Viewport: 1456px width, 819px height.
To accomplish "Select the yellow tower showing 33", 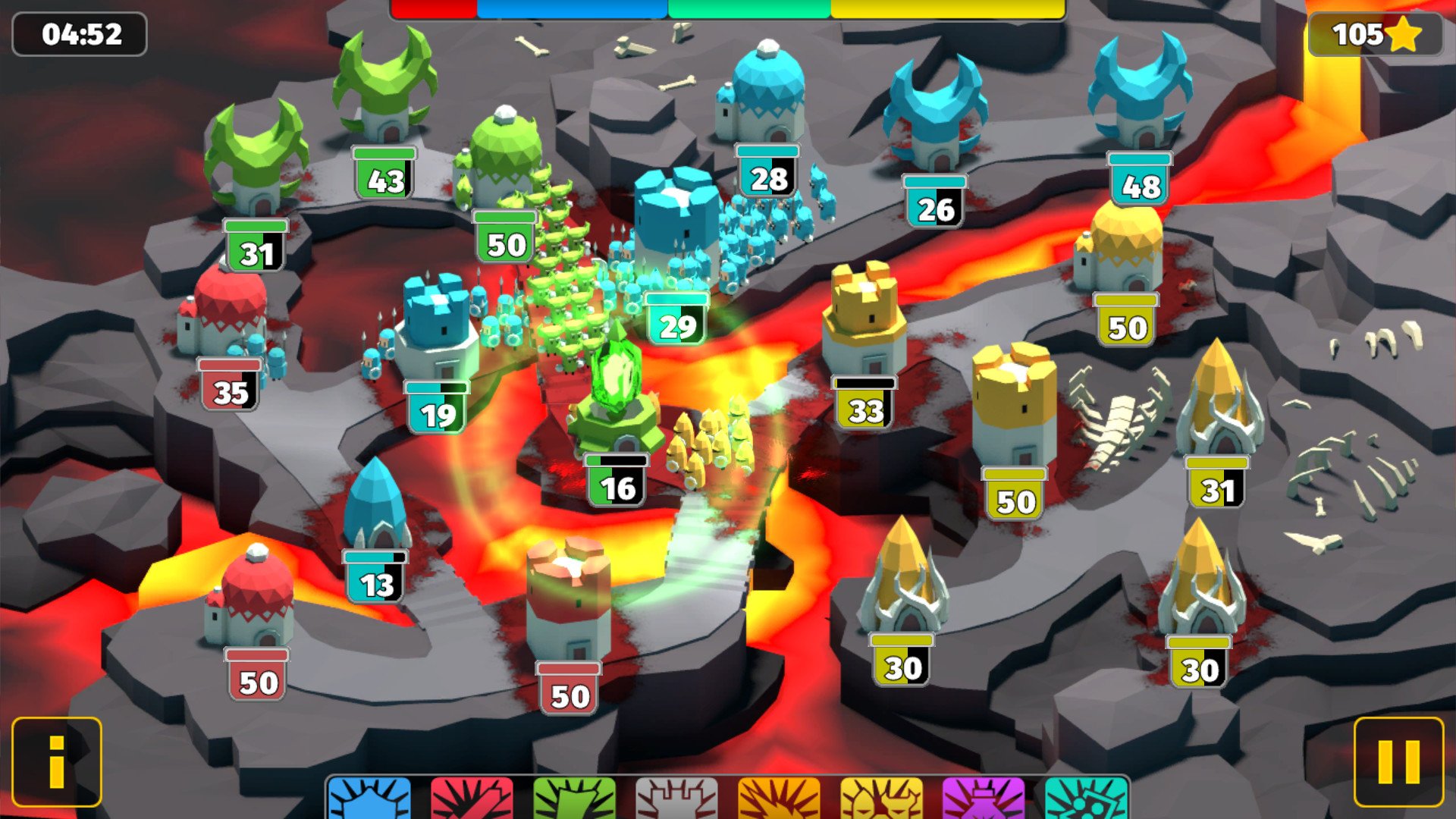I will point(866,318).
